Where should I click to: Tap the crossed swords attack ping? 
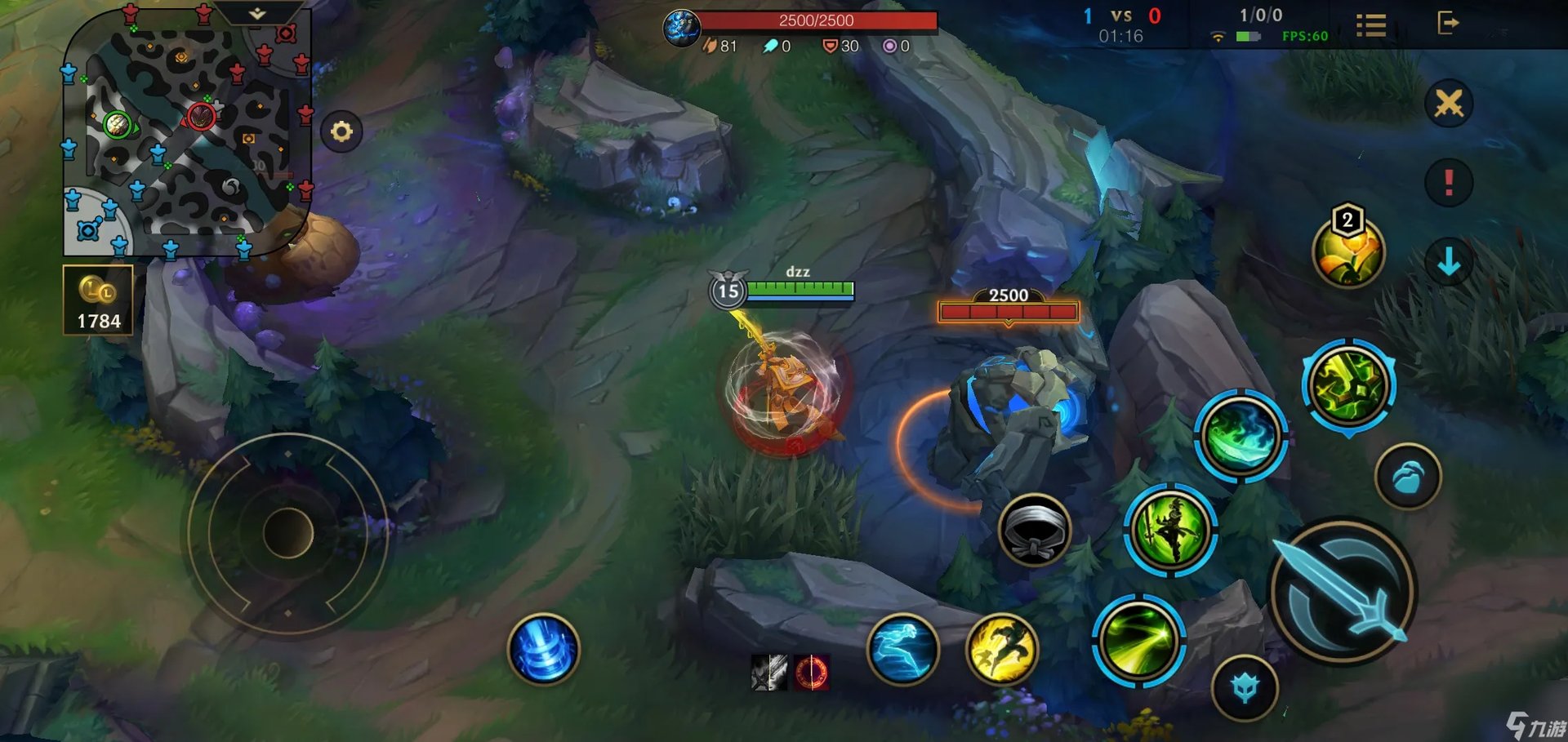1449,104
